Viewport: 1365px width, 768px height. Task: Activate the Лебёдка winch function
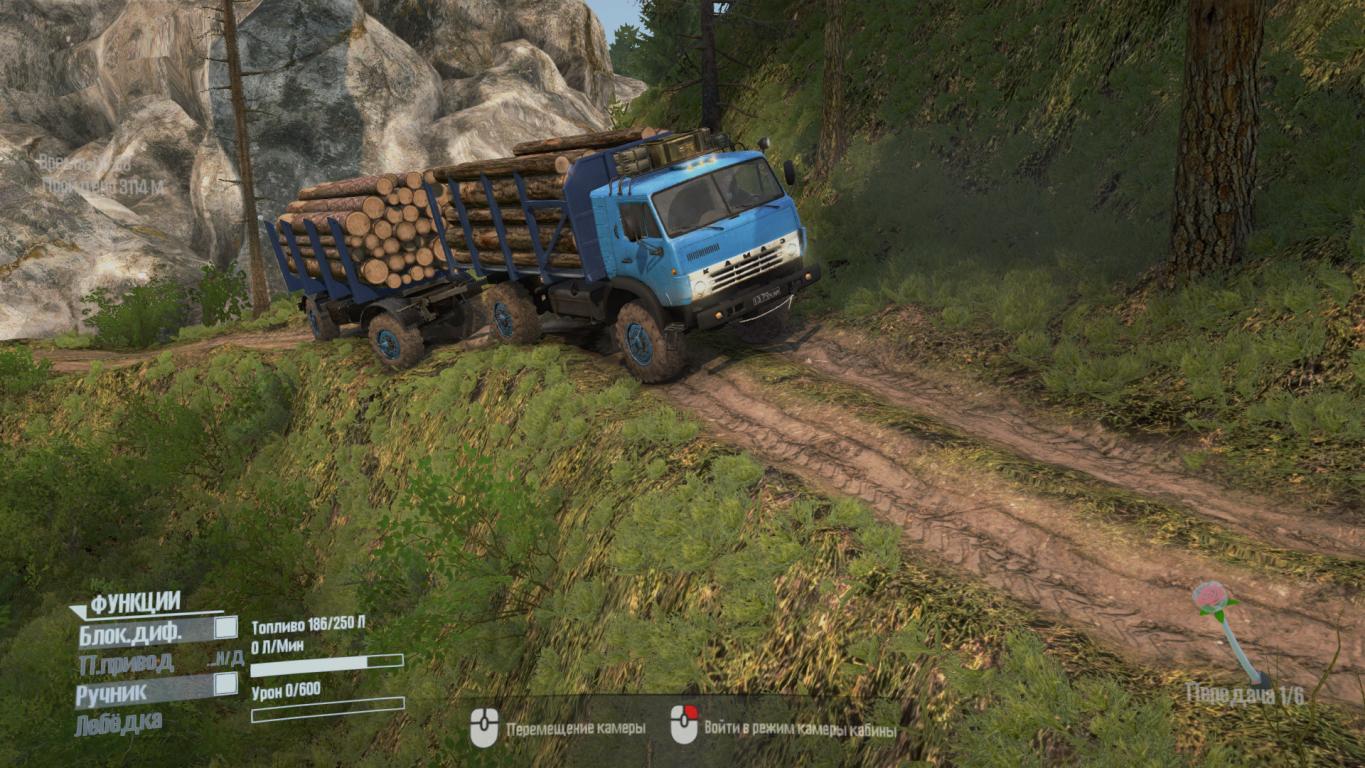coord(118,722)
